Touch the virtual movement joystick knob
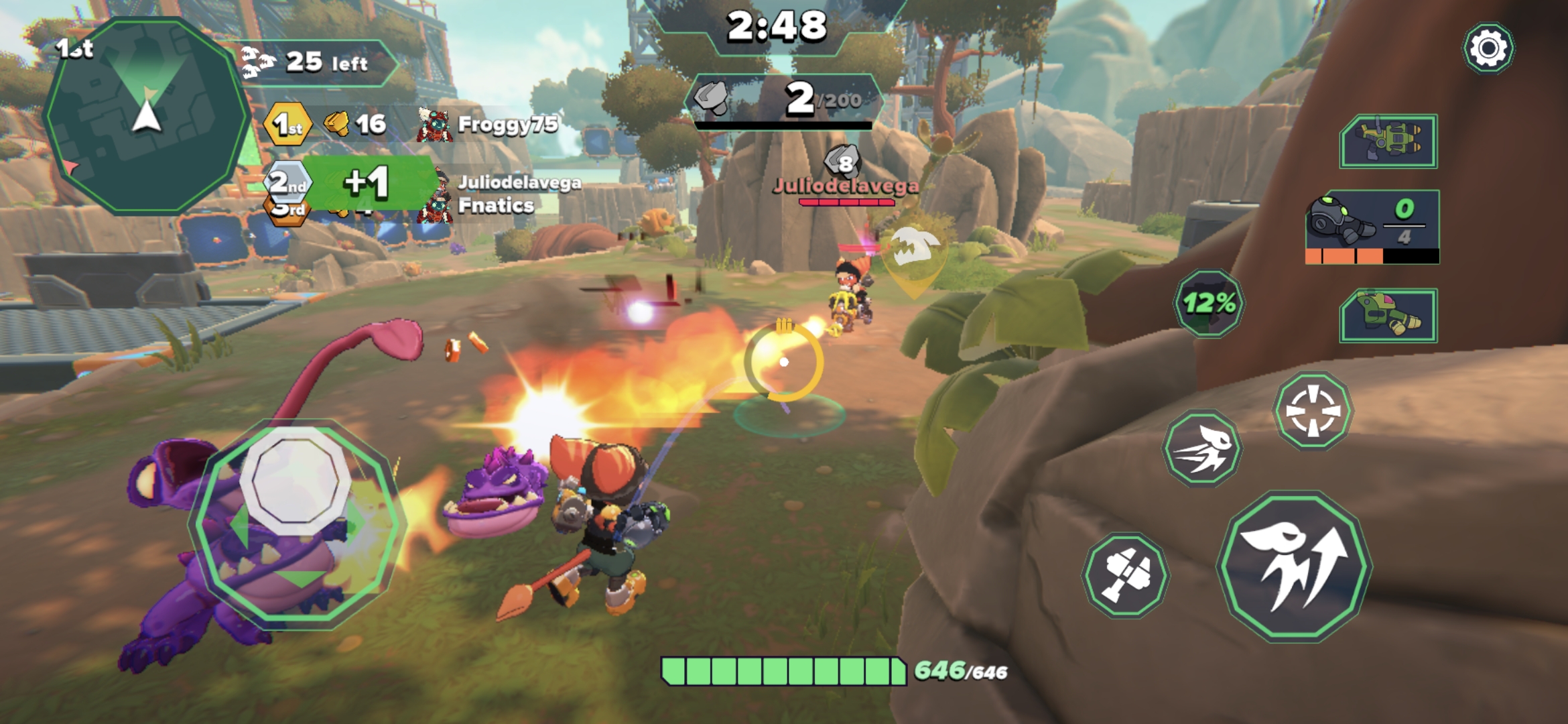 [296, 480]
